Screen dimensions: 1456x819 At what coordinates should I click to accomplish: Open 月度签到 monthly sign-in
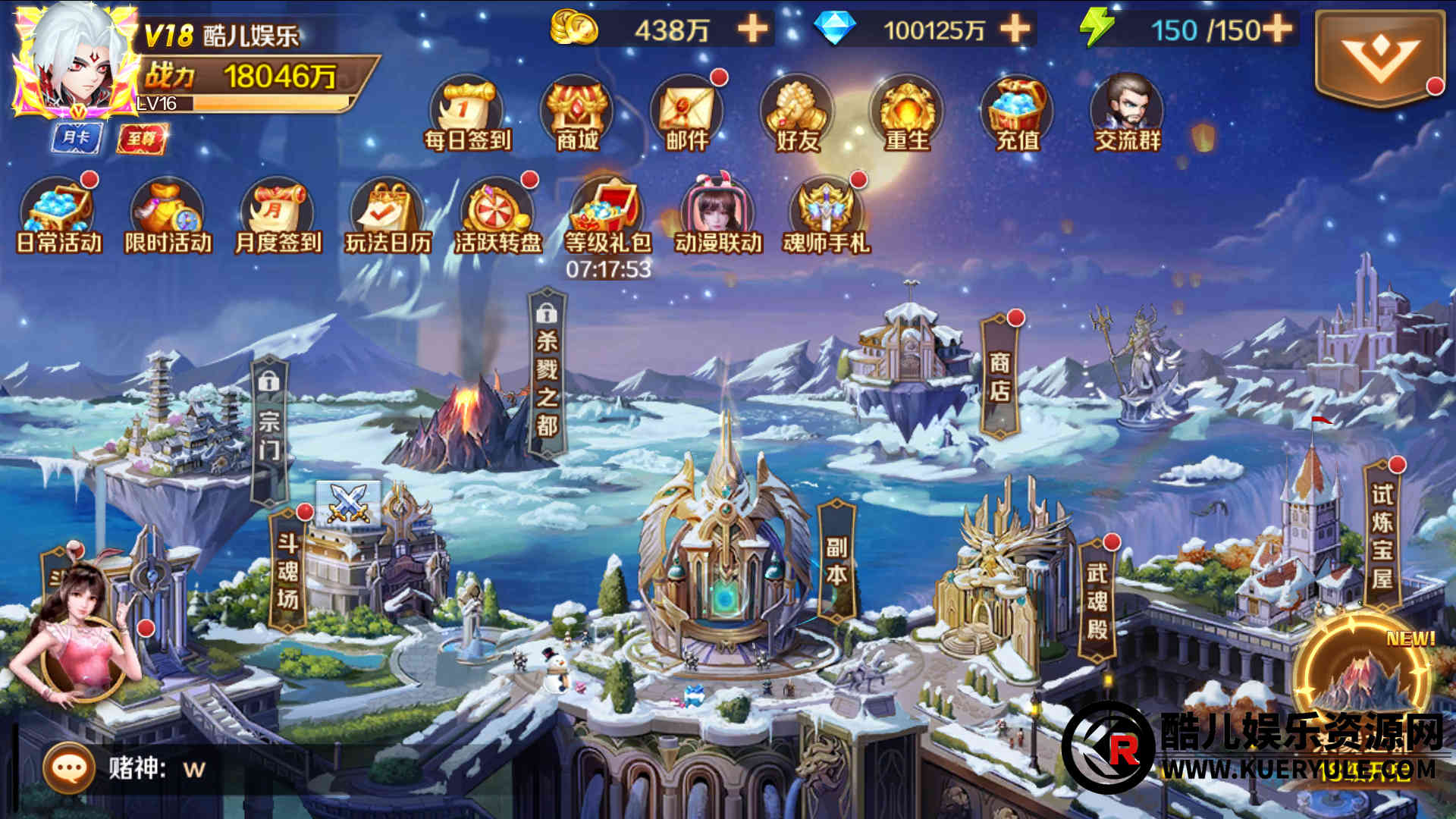coord(278,215)
